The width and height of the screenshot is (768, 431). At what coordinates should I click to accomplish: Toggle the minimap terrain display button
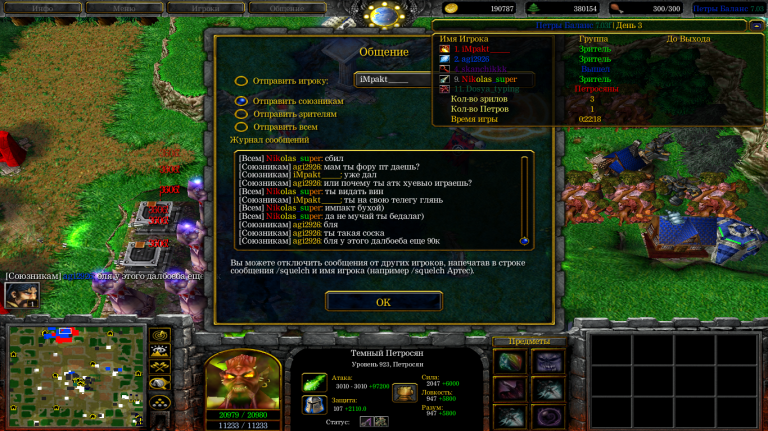pos(159,351)
